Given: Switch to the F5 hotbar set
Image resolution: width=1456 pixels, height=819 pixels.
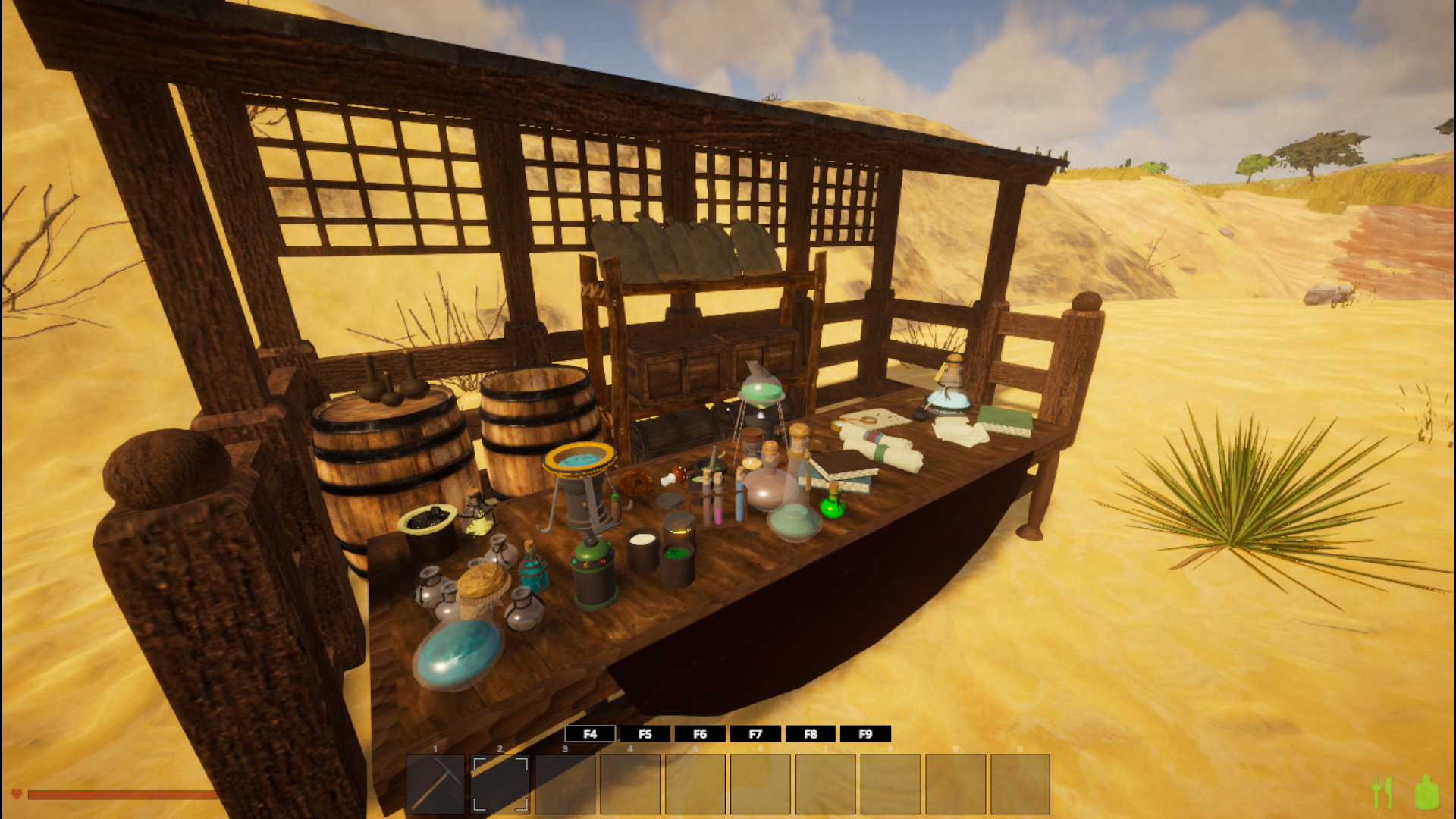Looking at the screenshot, I should pos(645,734).
